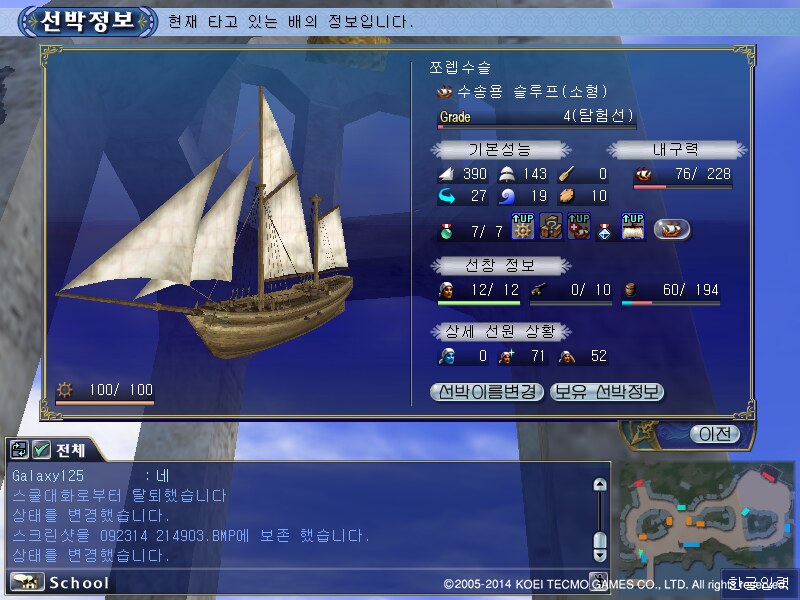Click the chat message log area

(300, 515)
